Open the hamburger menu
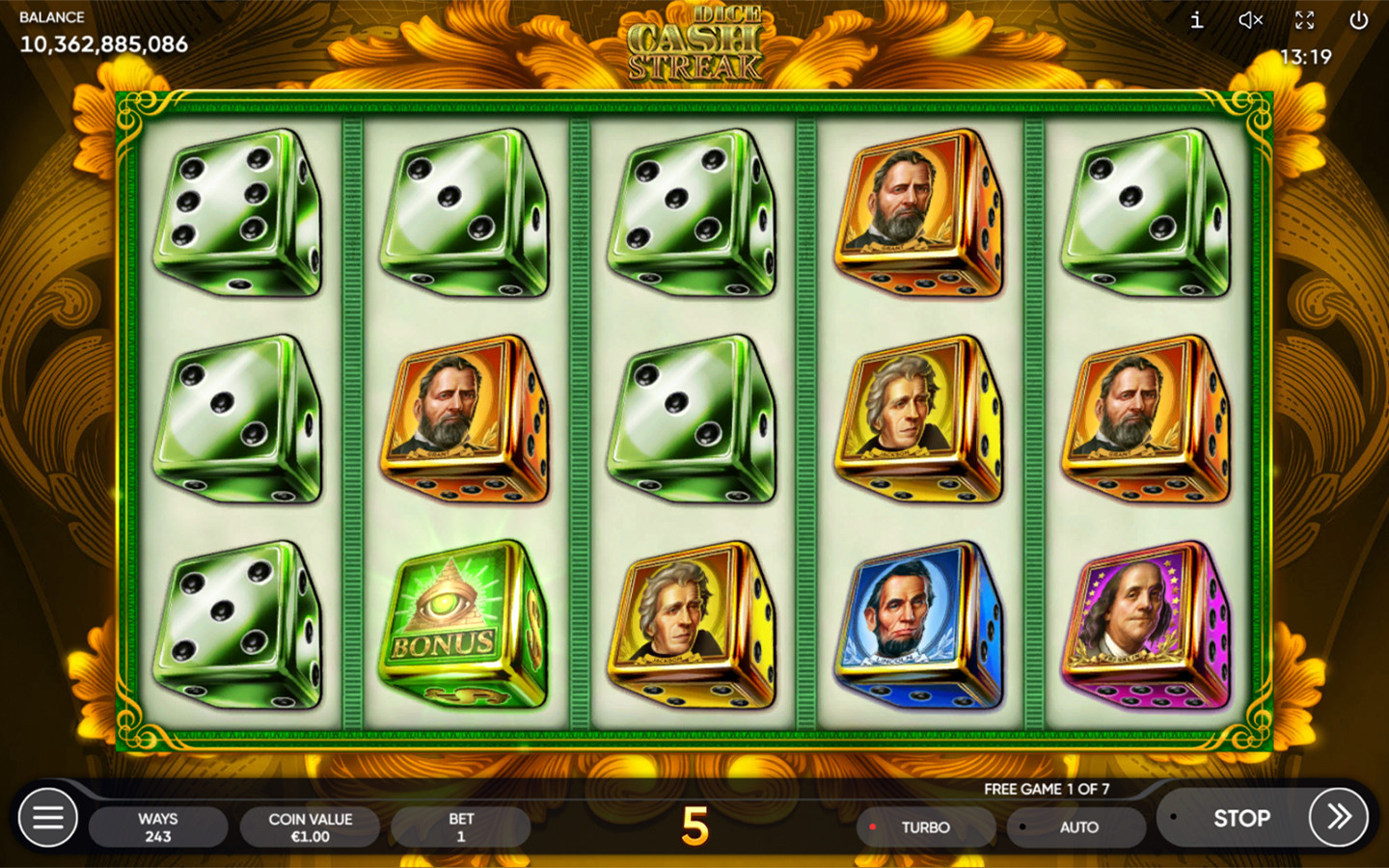This screenshot has height=868, width=1389. pyautogui.click(x=48, y=818)
